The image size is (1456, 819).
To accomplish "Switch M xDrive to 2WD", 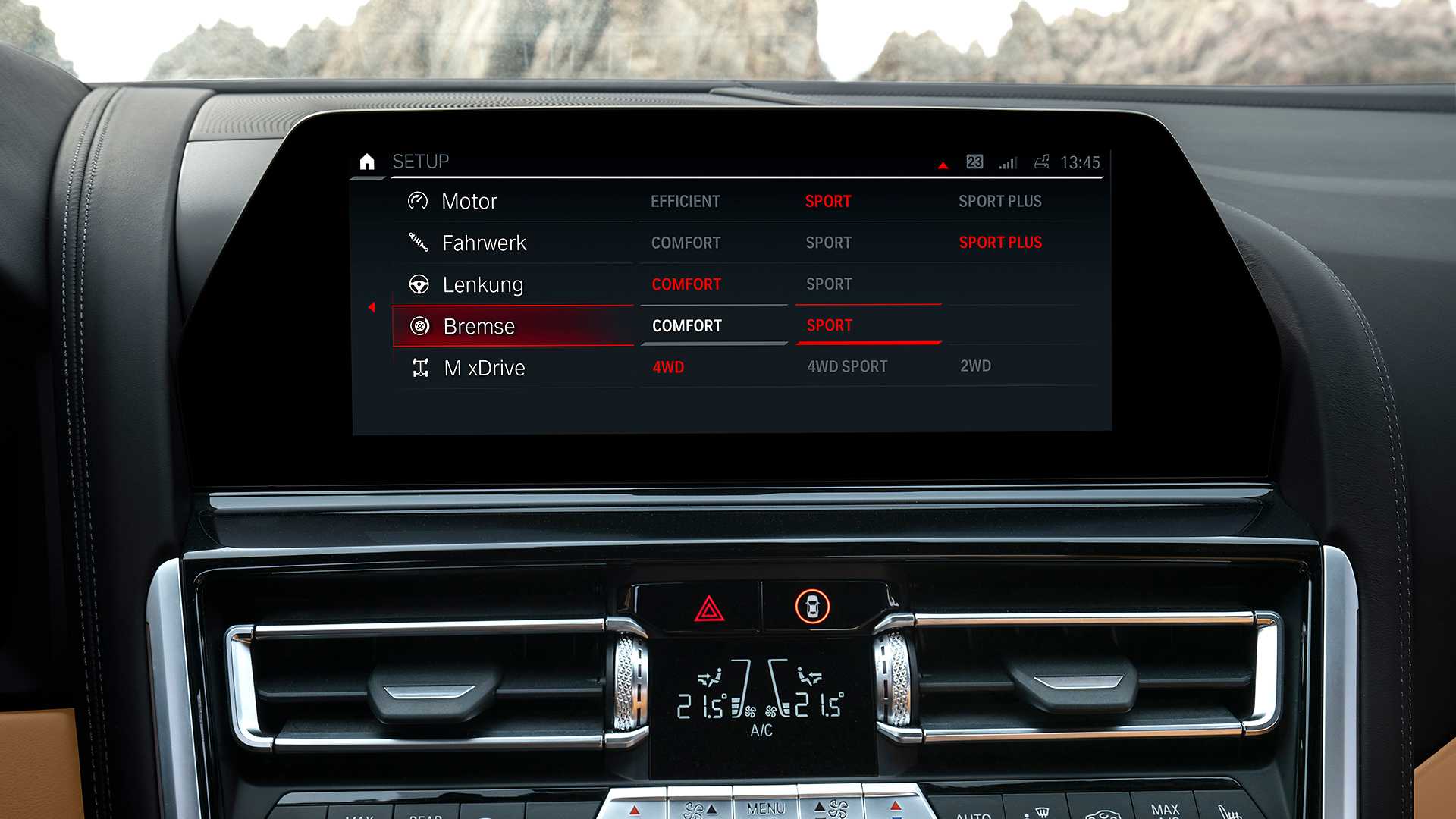I will 975,366.
